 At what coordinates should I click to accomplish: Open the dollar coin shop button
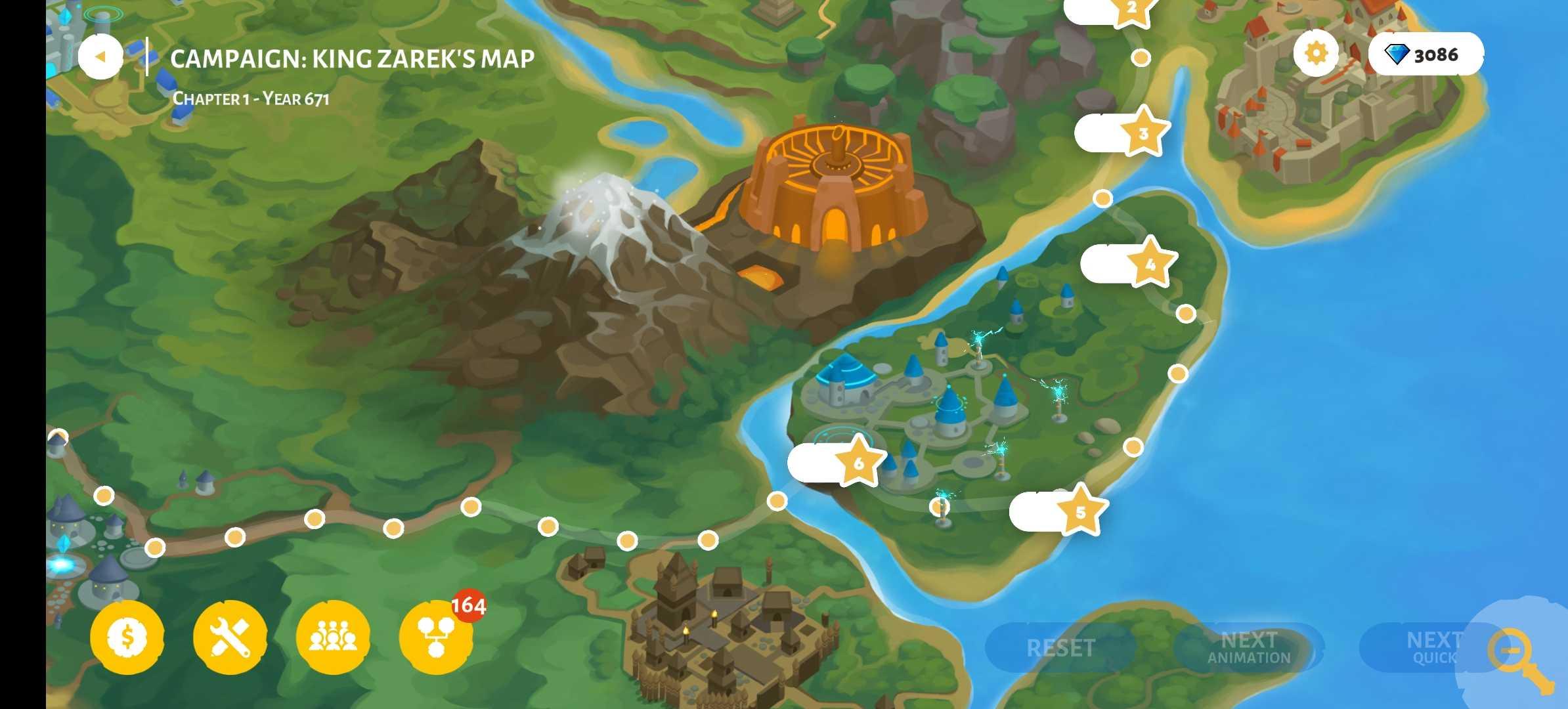127,636
